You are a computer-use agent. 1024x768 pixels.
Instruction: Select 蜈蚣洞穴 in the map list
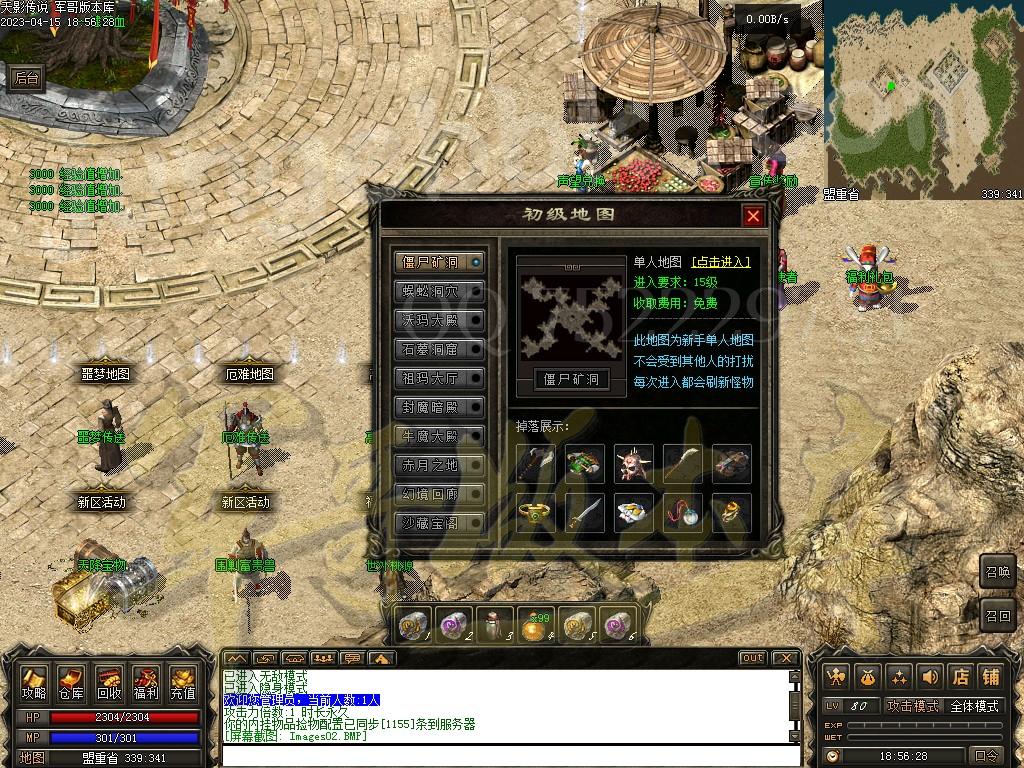(x=439, y=291)
